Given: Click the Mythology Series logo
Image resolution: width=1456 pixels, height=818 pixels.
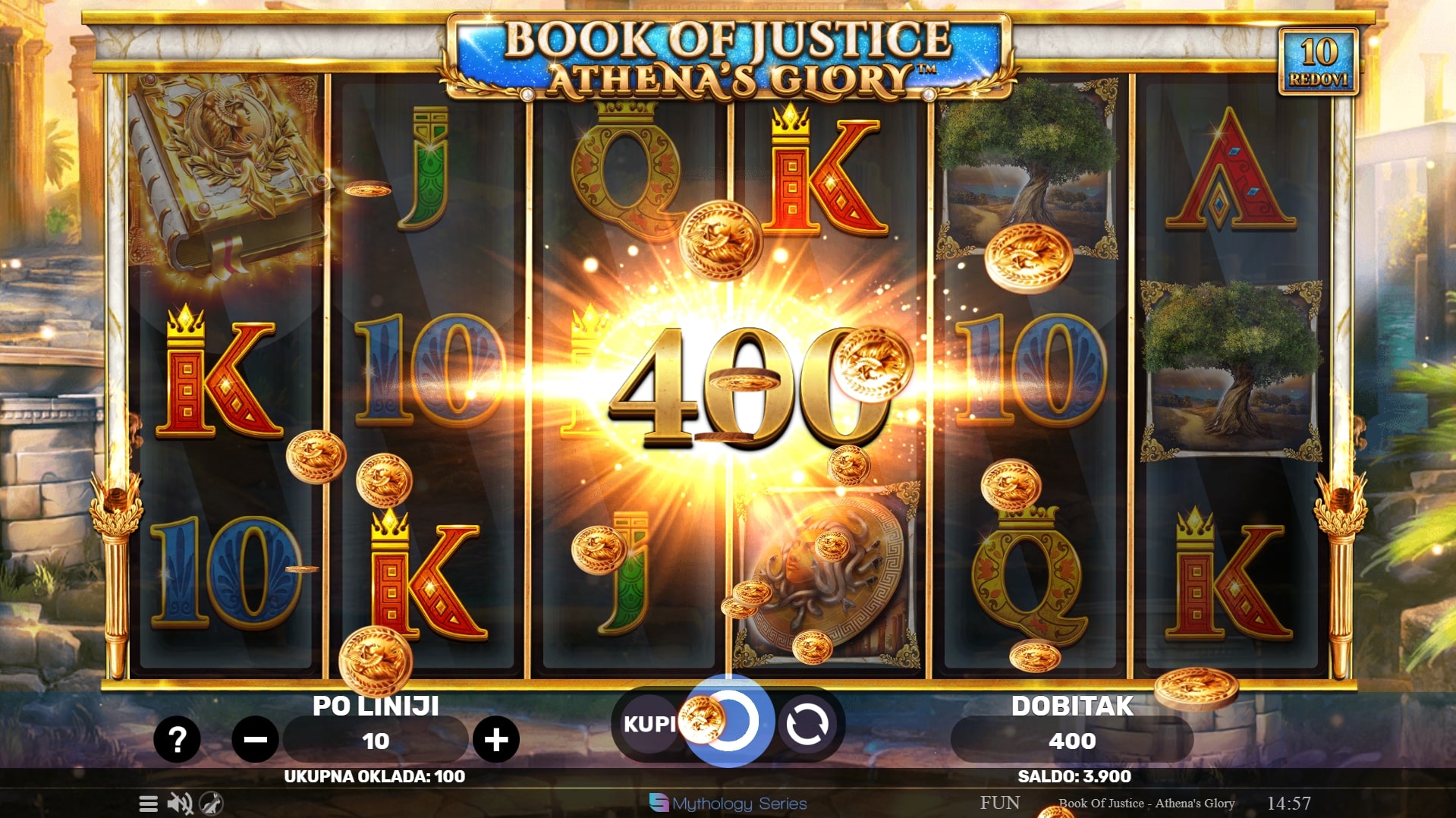Looking at the screenshot, I should click(x=728, y=803).
